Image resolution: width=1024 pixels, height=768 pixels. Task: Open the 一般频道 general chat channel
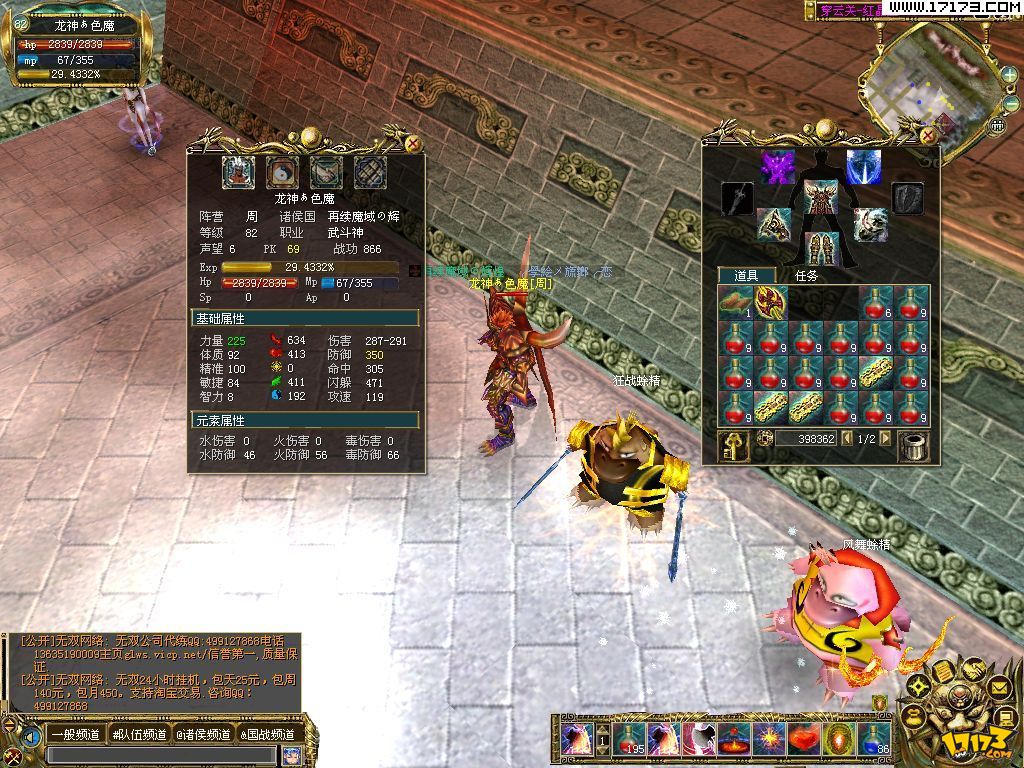(x=74, y=735)
